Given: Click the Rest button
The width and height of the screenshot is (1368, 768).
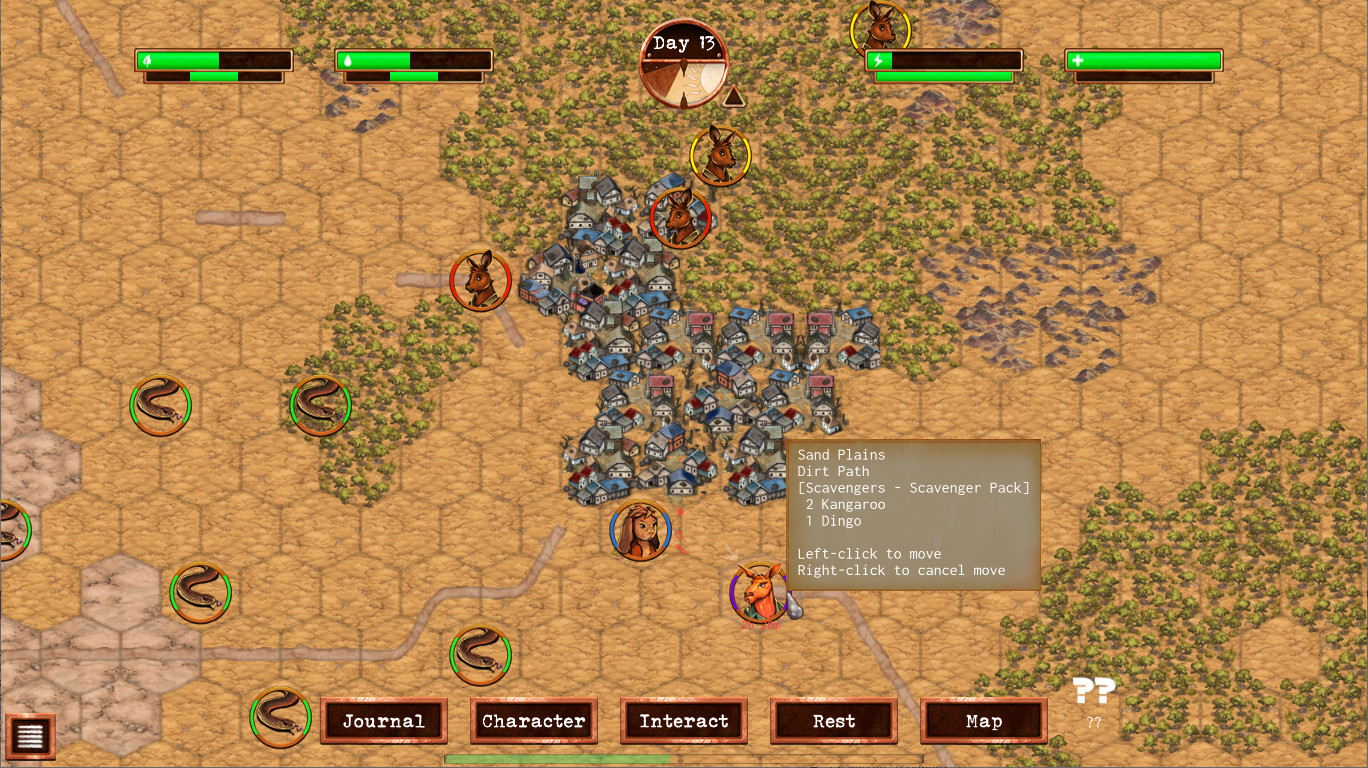Looking at the screenshot, I should pyautogui.click(x=833, y=720).
